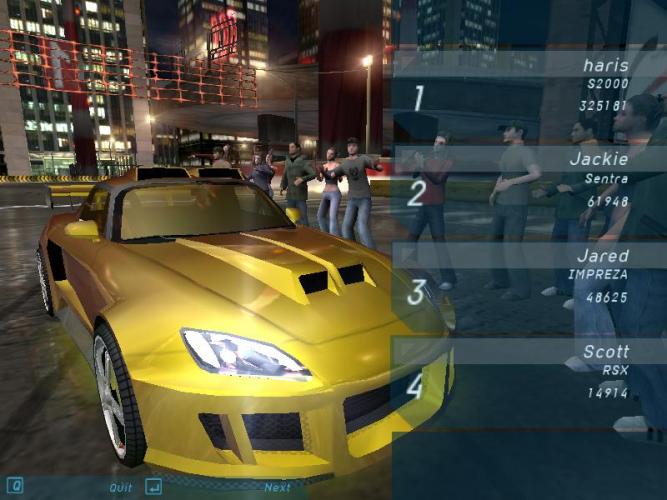Choose Jackie's Sentra result row
This screenshot has height=500, width=667.
(x=527, y=180)
